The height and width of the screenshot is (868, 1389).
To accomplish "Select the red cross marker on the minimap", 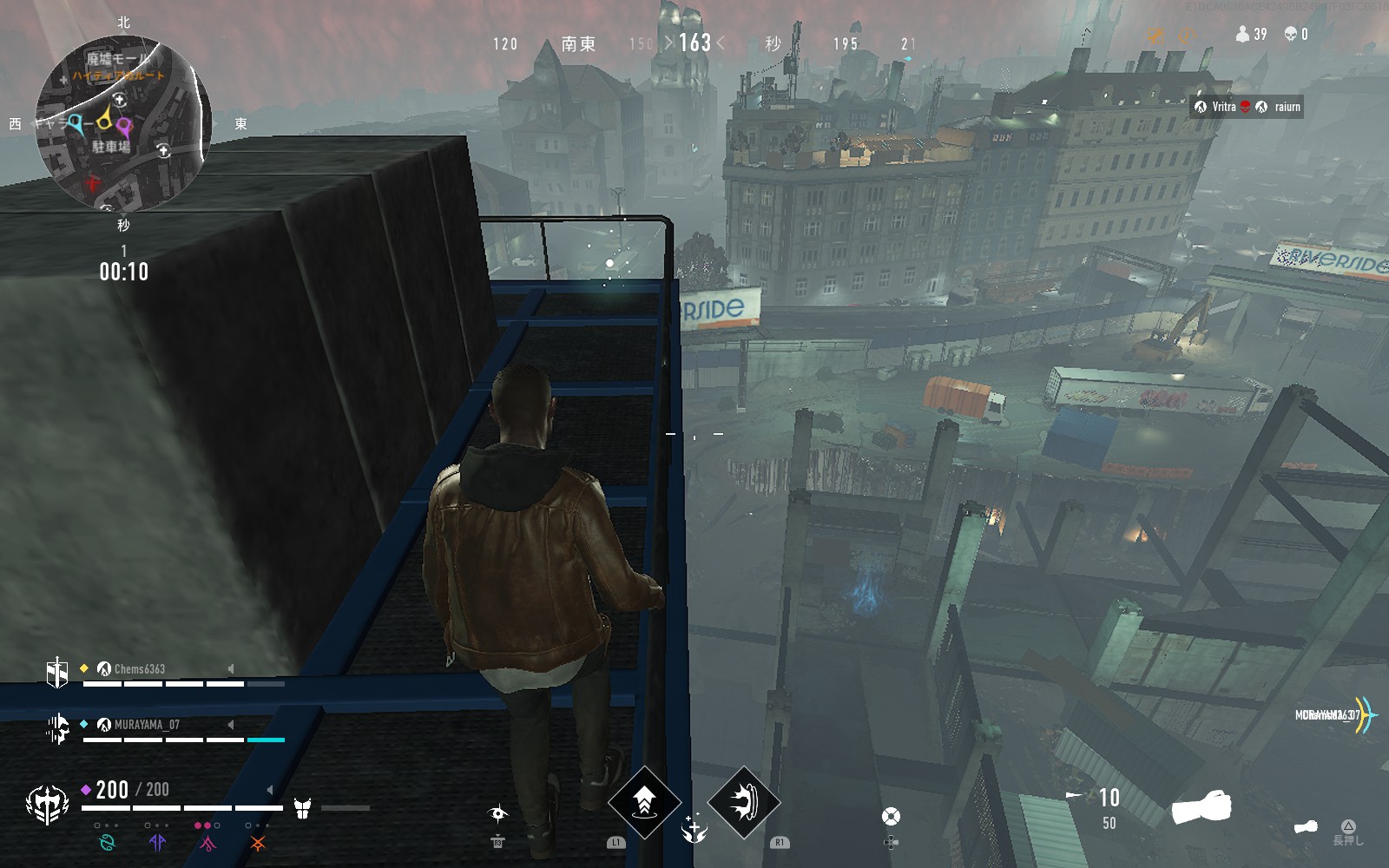I will 94,183.
